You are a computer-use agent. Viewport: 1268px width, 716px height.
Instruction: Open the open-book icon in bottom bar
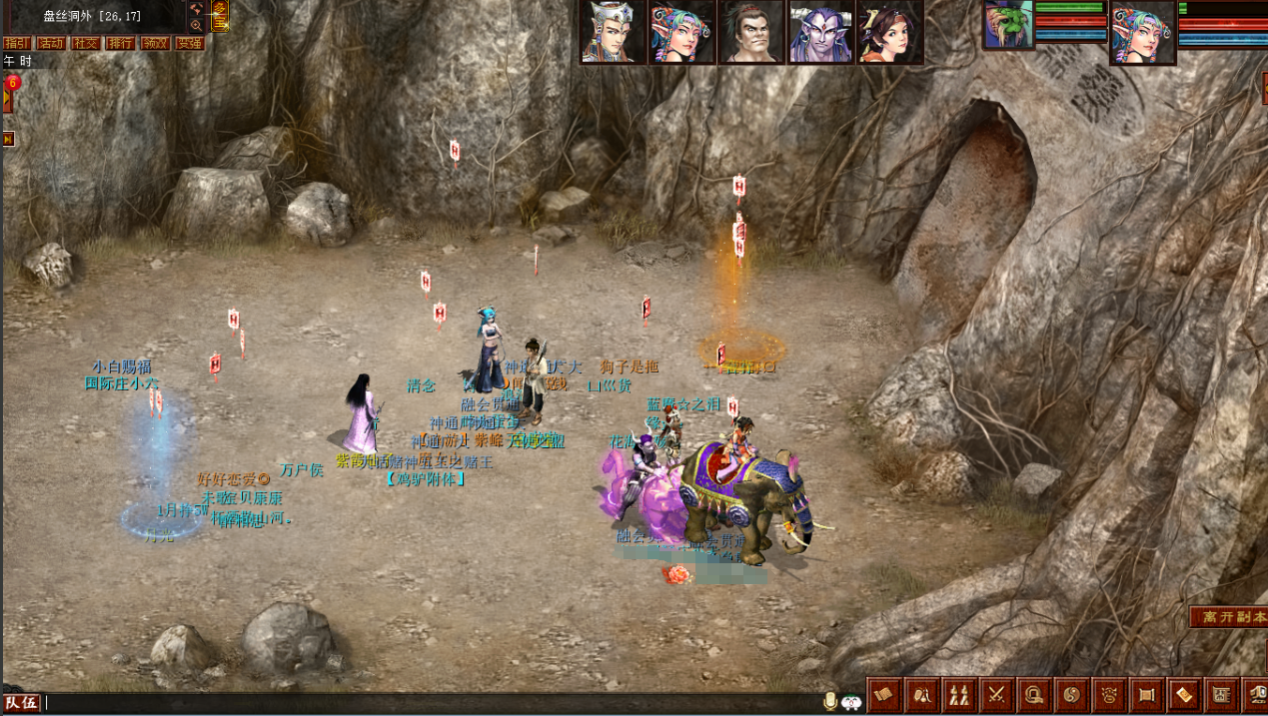883,693
